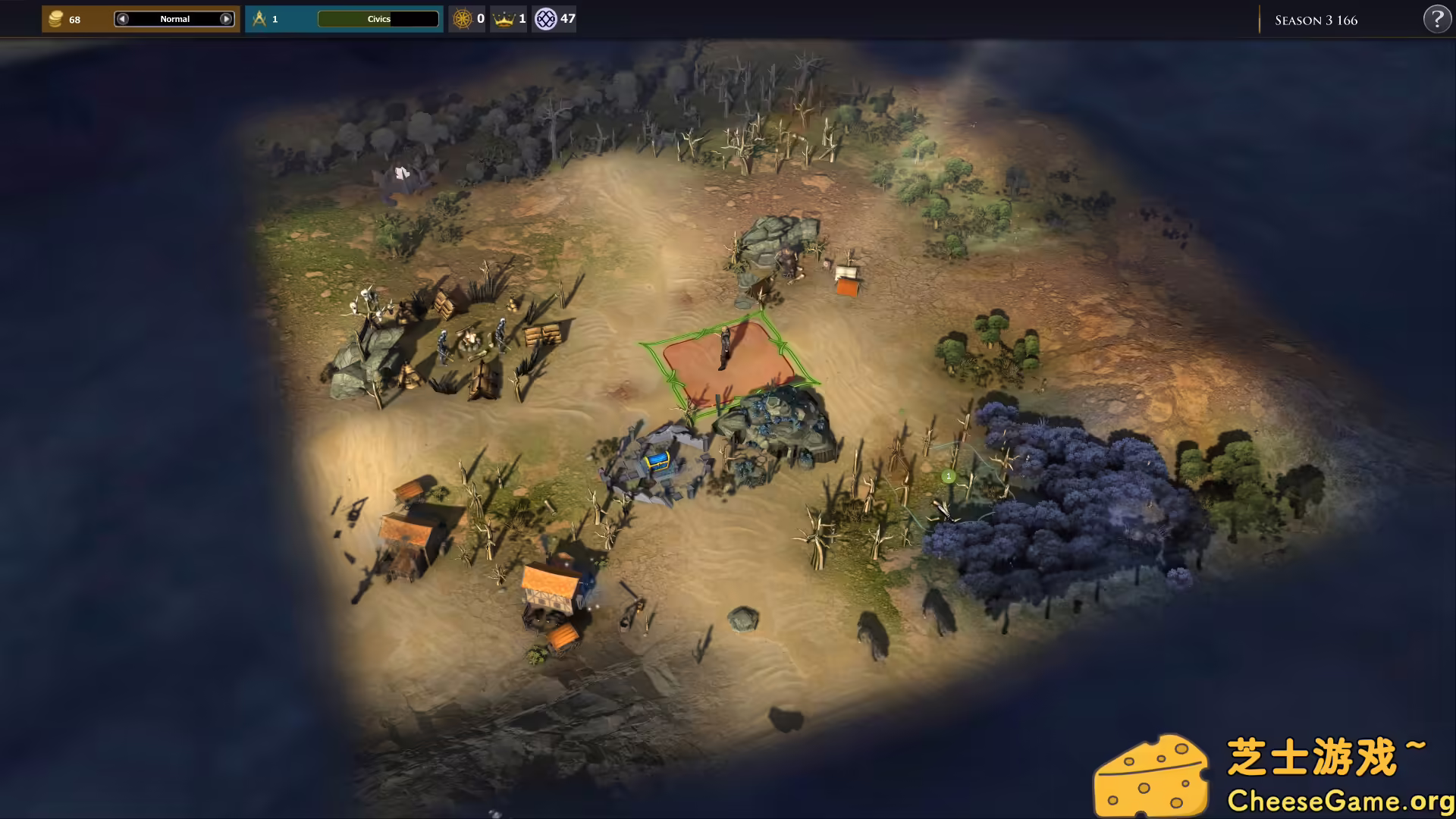
Task: Open the help question mark button
Action: click(1436, 19)
